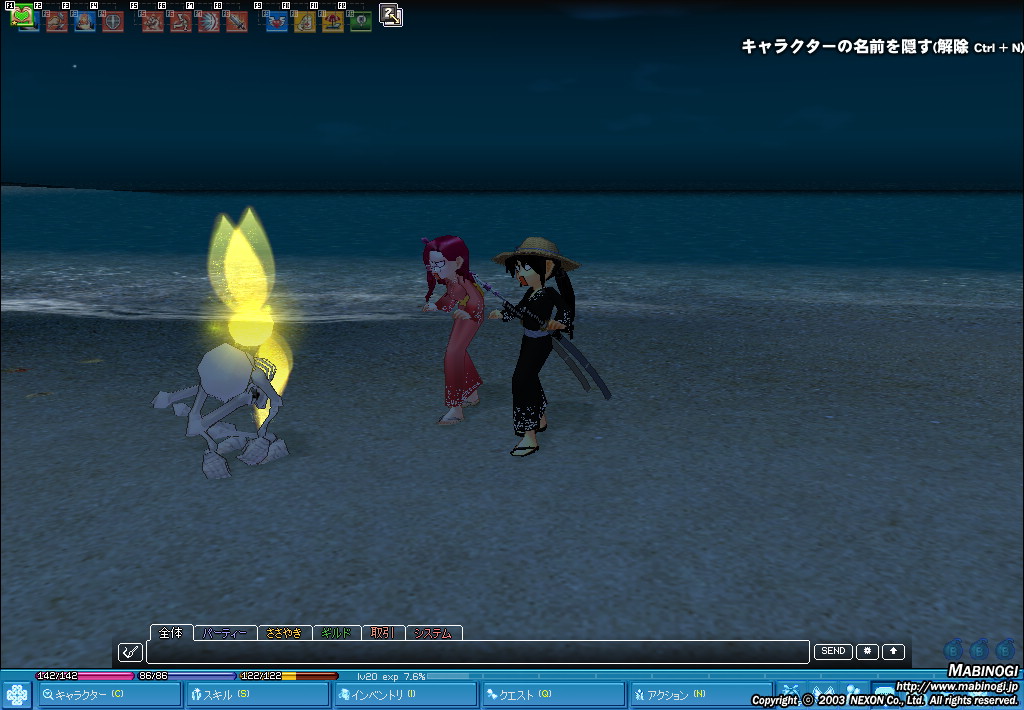Switch to the パーティー (Party) chat tab
This screenshot has height=710, width=1024.
pyautogui.click(x=224, y=633)
